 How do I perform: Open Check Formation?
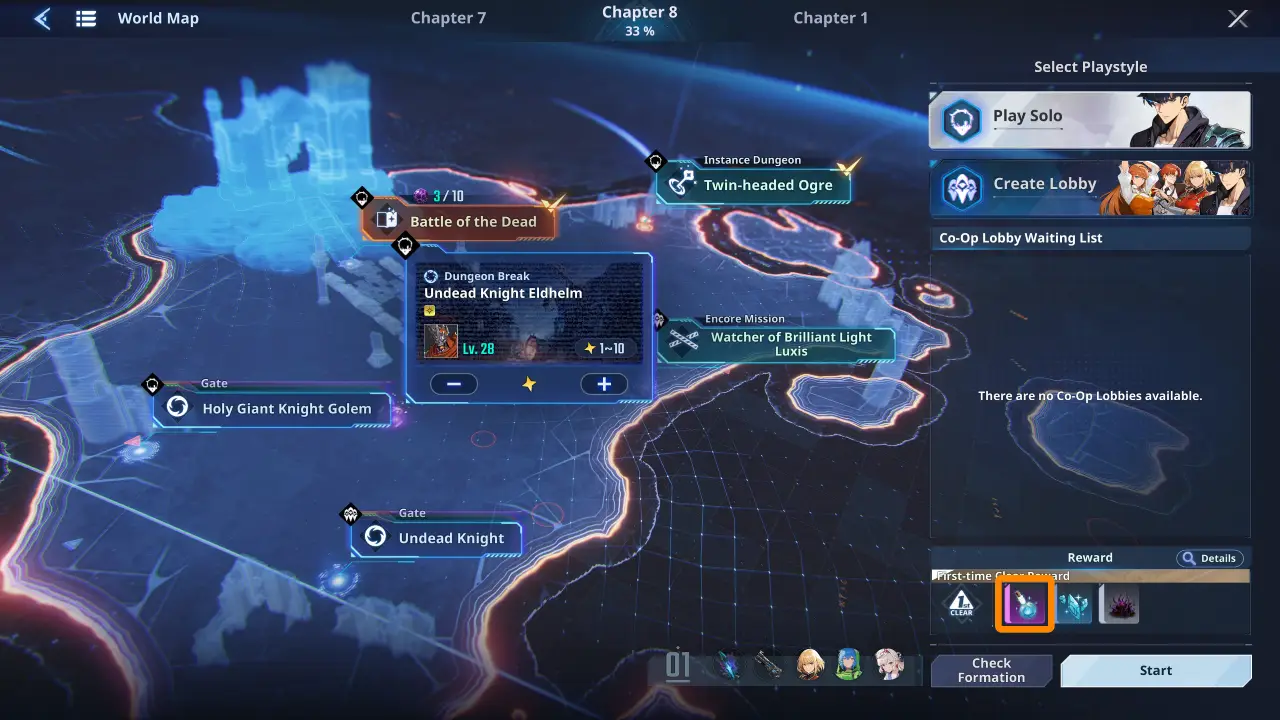(991, 670)
